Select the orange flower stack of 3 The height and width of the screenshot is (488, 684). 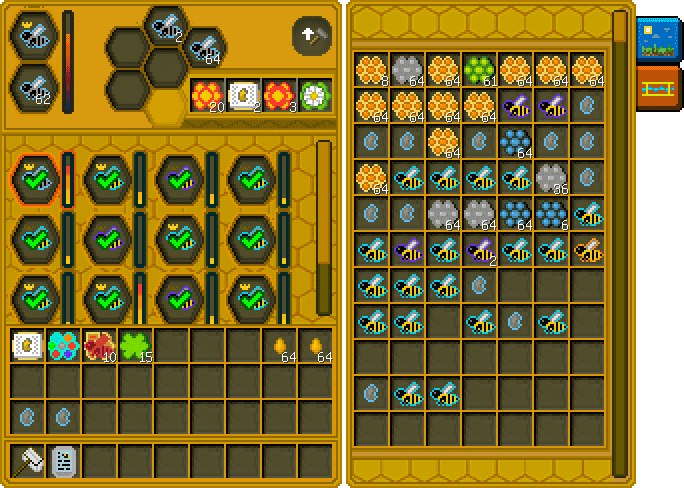[279, 96]
